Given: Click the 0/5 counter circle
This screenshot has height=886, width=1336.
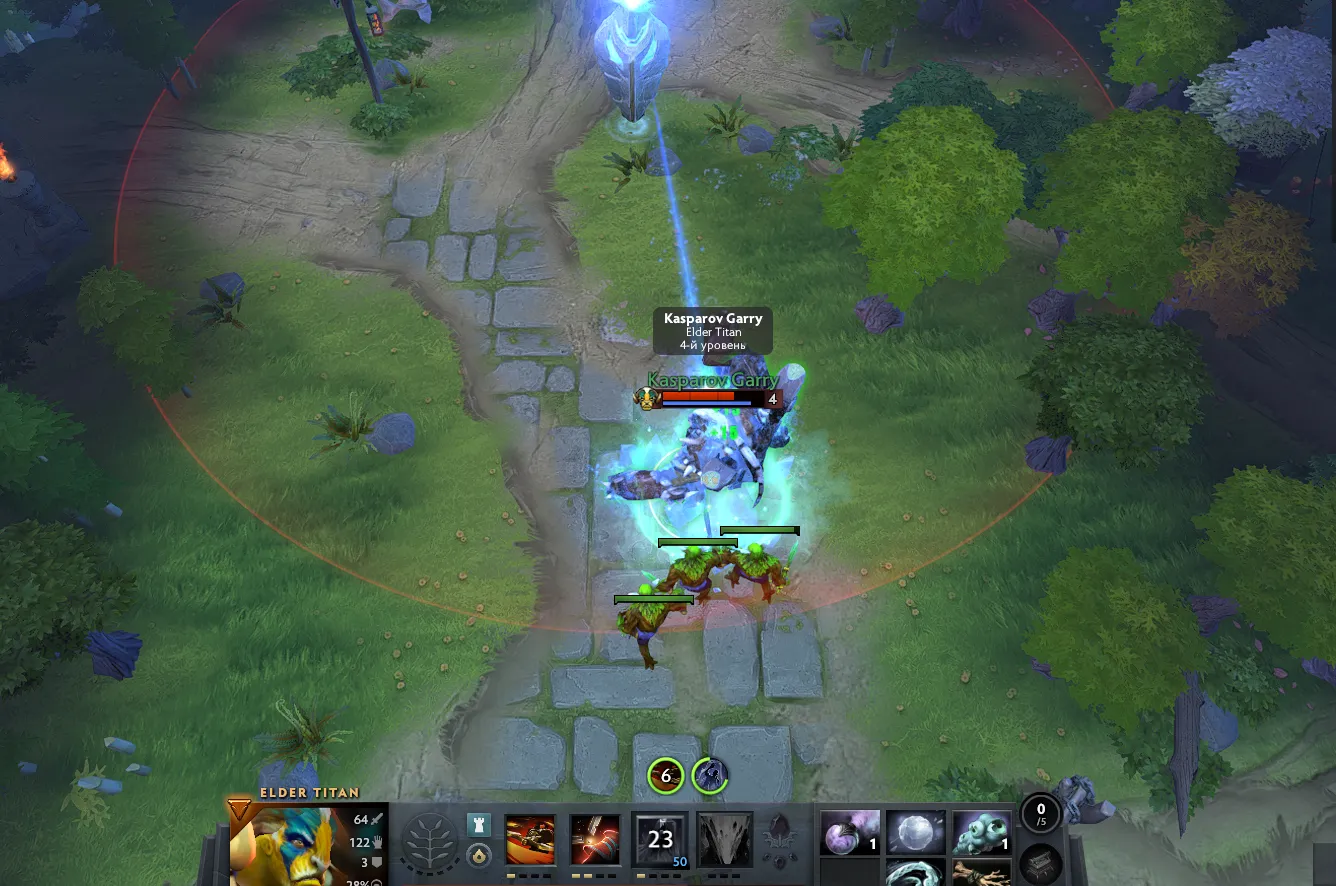Looking at the screenshot, I should (x=1041, y=814).
